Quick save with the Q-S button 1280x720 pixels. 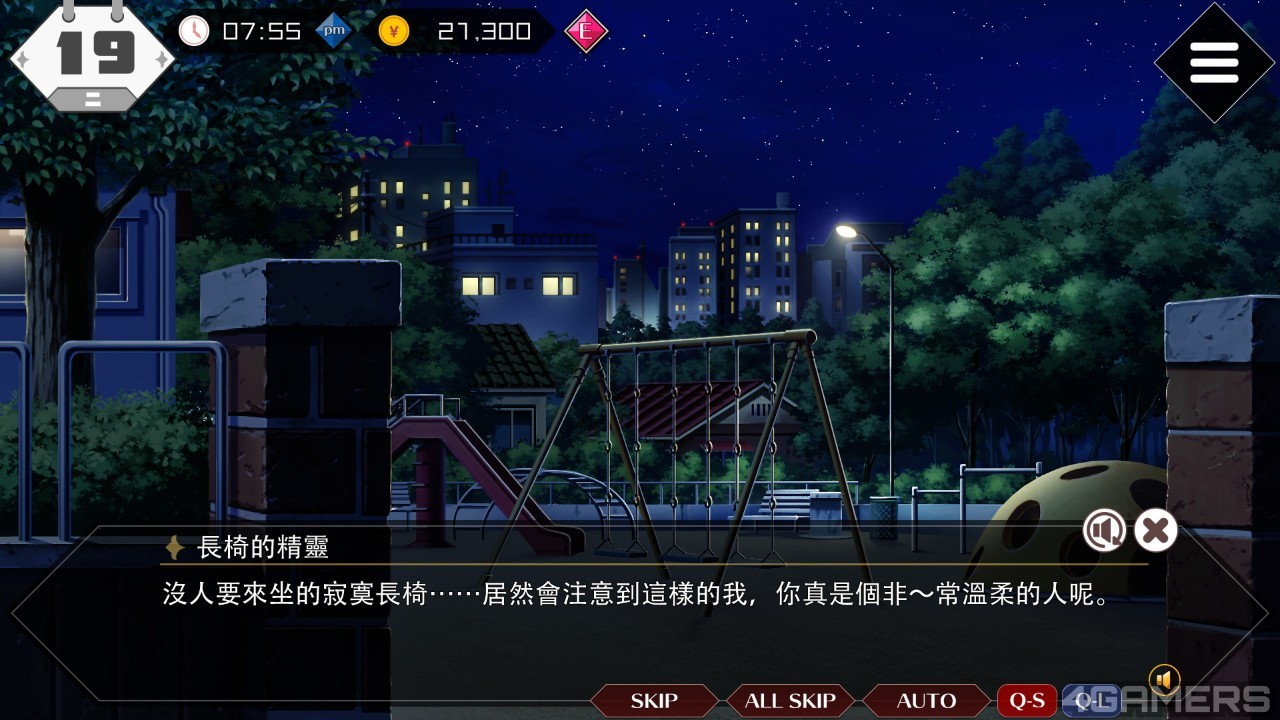1027,701
